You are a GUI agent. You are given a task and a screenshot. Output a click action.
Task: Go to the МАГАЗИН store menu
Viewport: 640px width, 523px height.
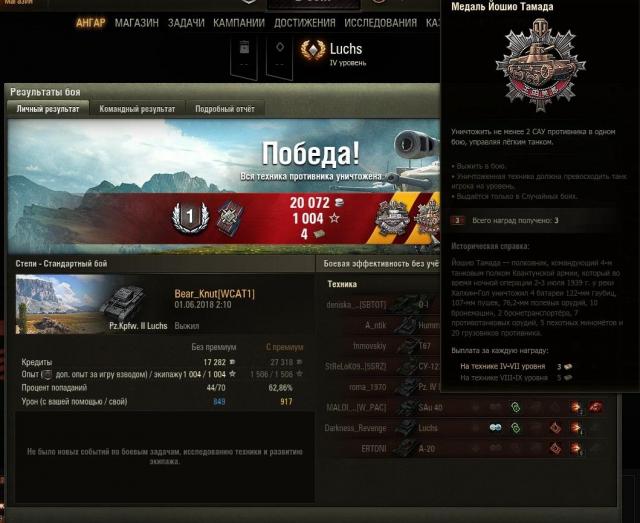click(x=136, y=23)
